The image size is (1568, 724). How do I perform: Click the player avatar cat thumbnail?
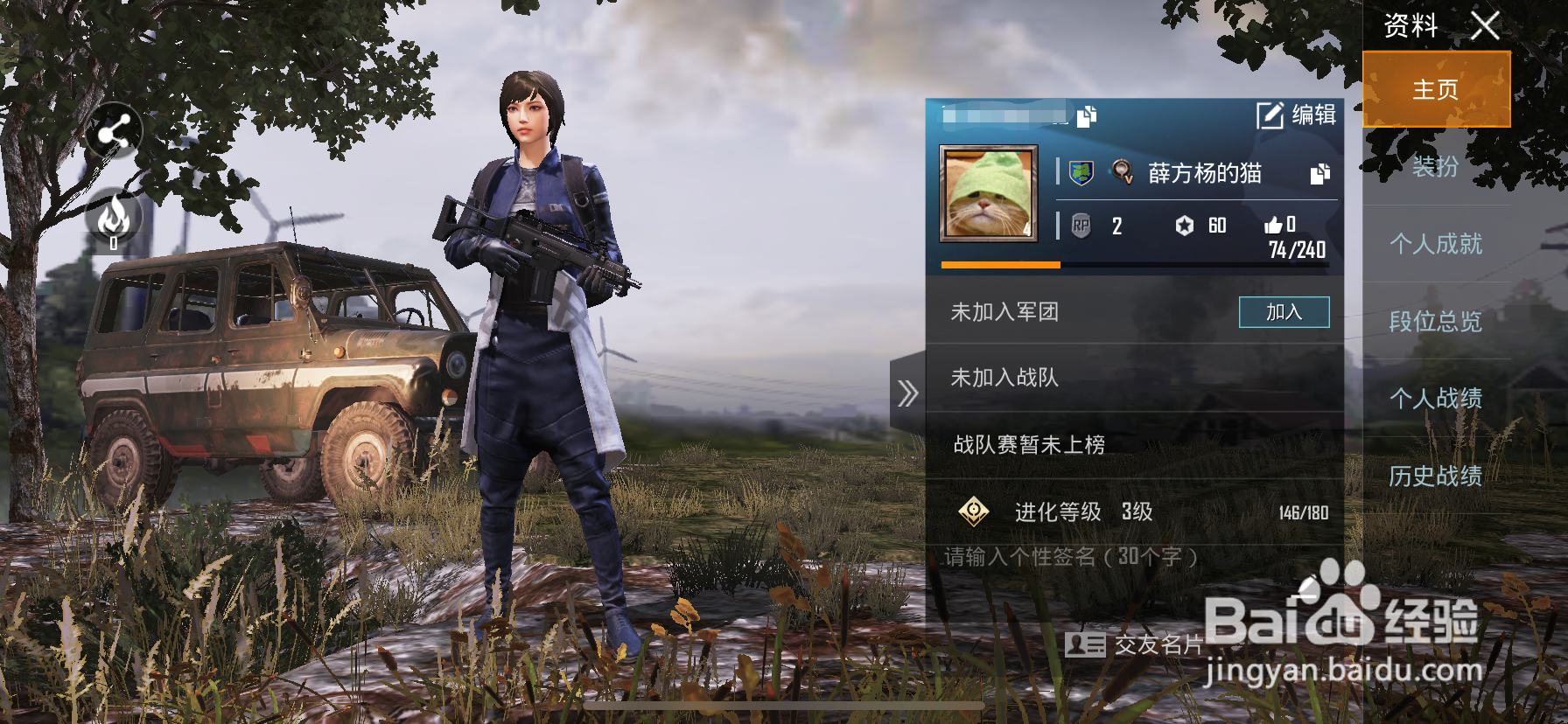(x=989, y=194)
